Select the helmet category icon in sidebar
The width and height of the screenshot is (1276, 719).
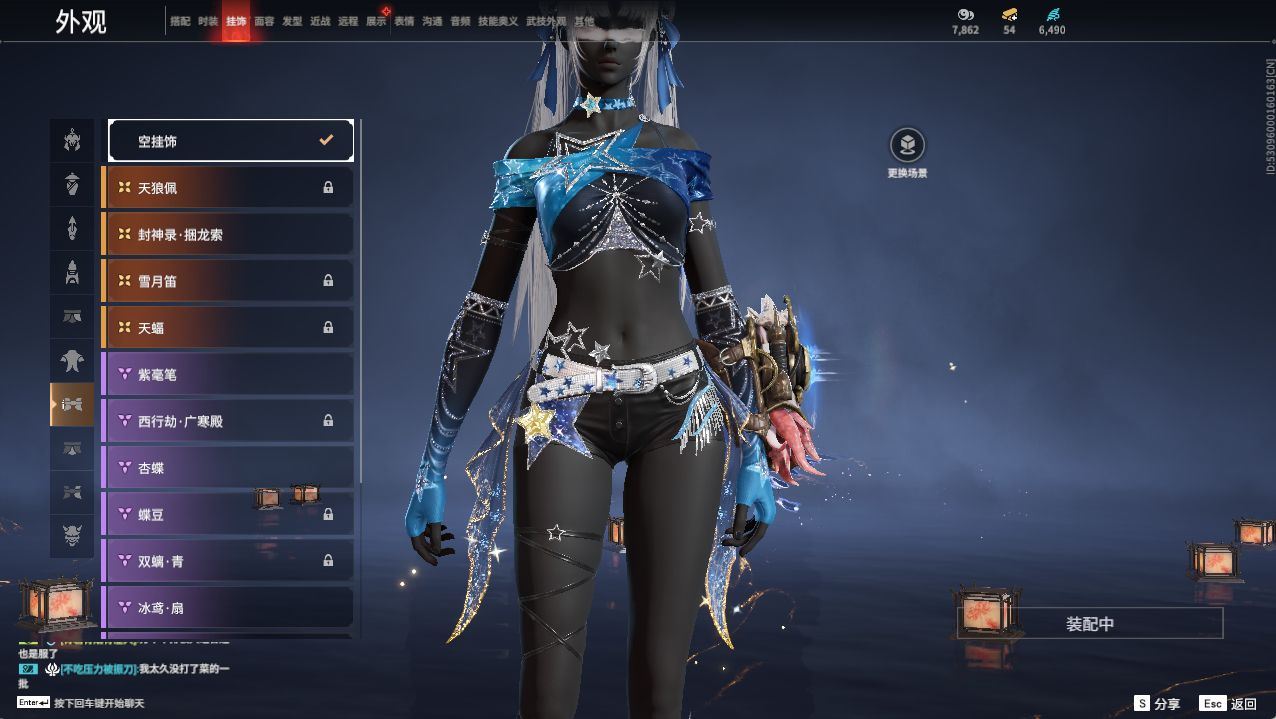click(72, 184)
